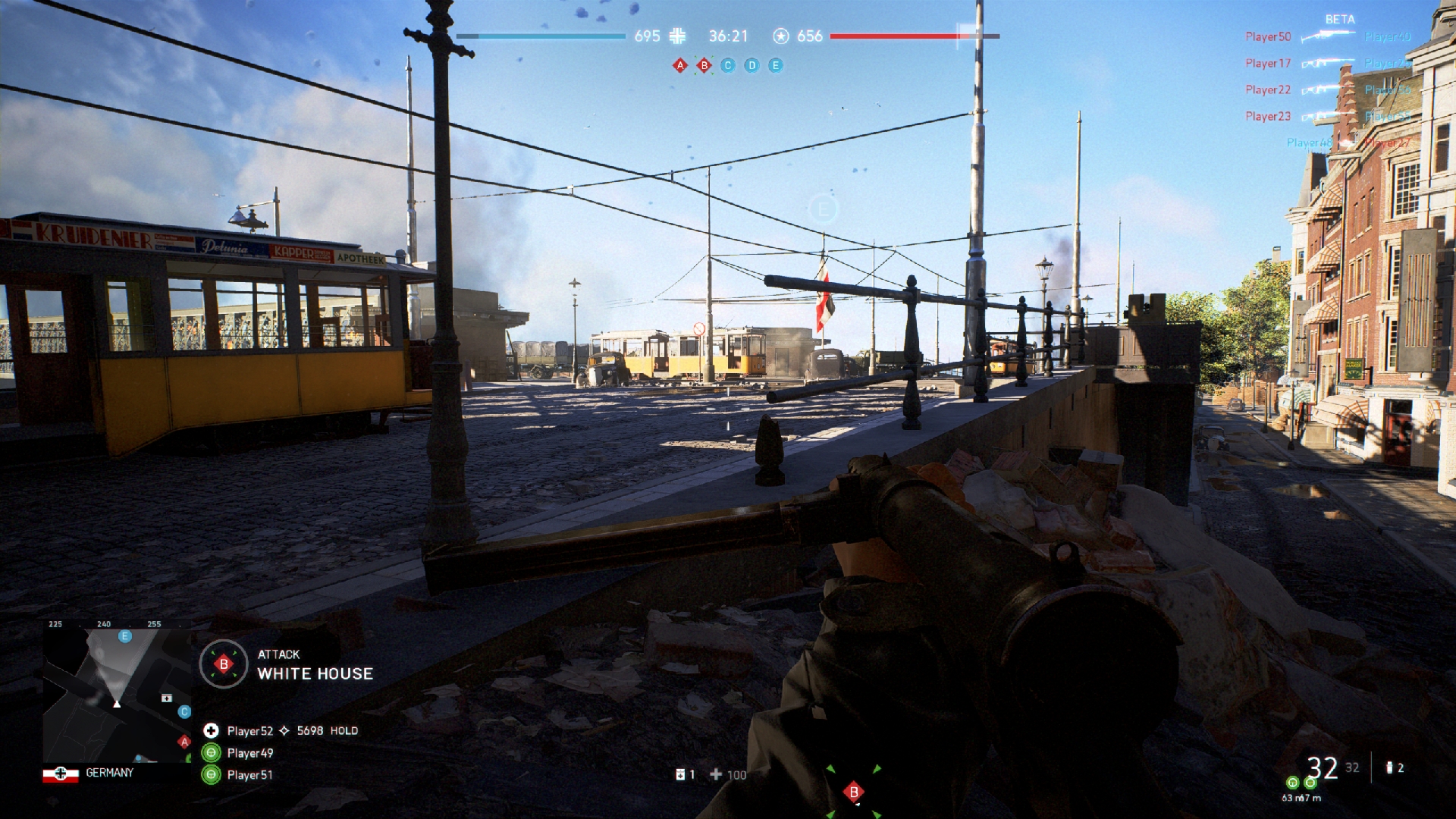Click objective C marker on minimap
The image size is (1456, 819).
click(184, 711)
